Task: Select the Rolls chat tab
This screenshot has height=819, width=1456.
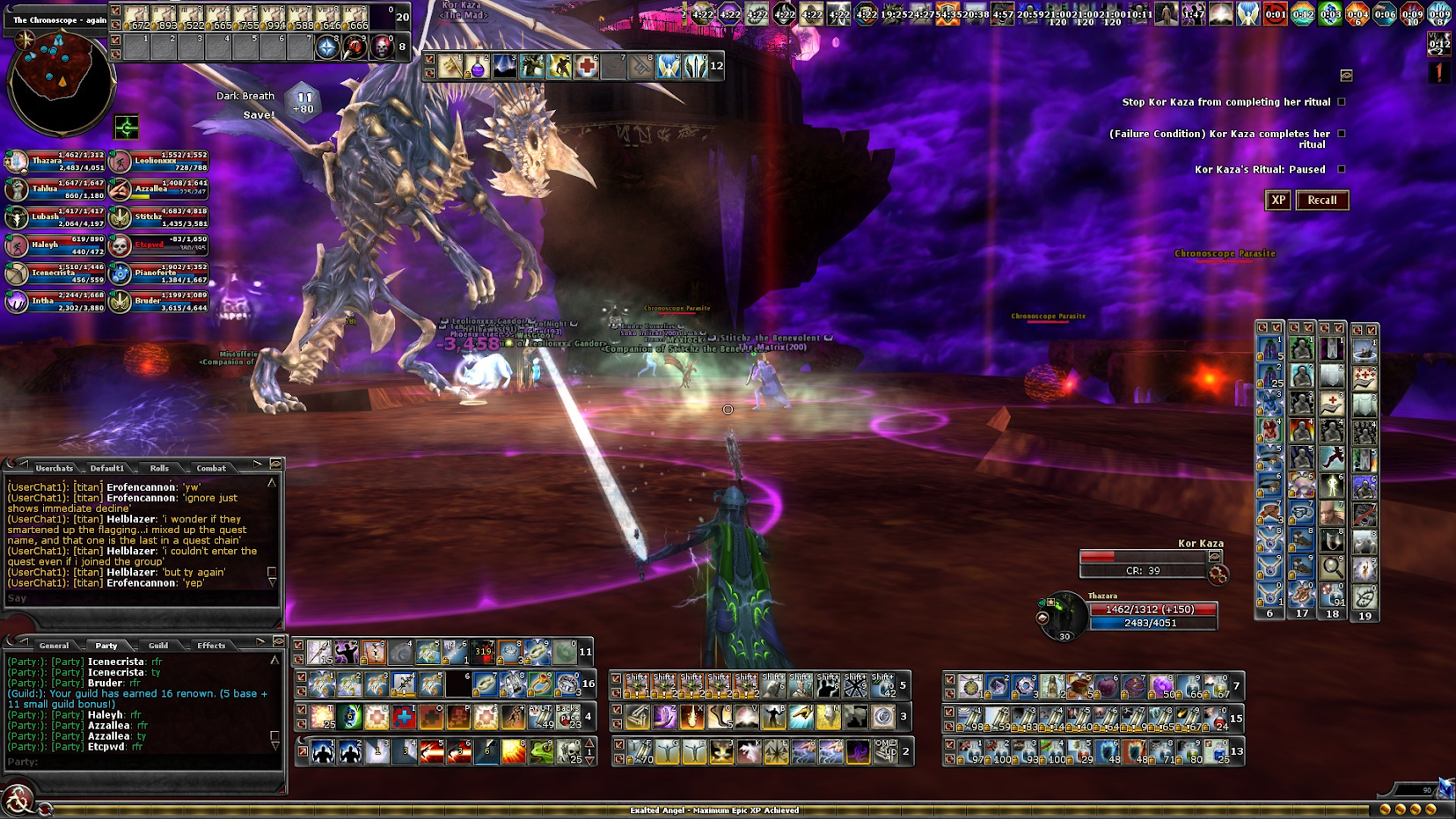Action: [159, 468]
